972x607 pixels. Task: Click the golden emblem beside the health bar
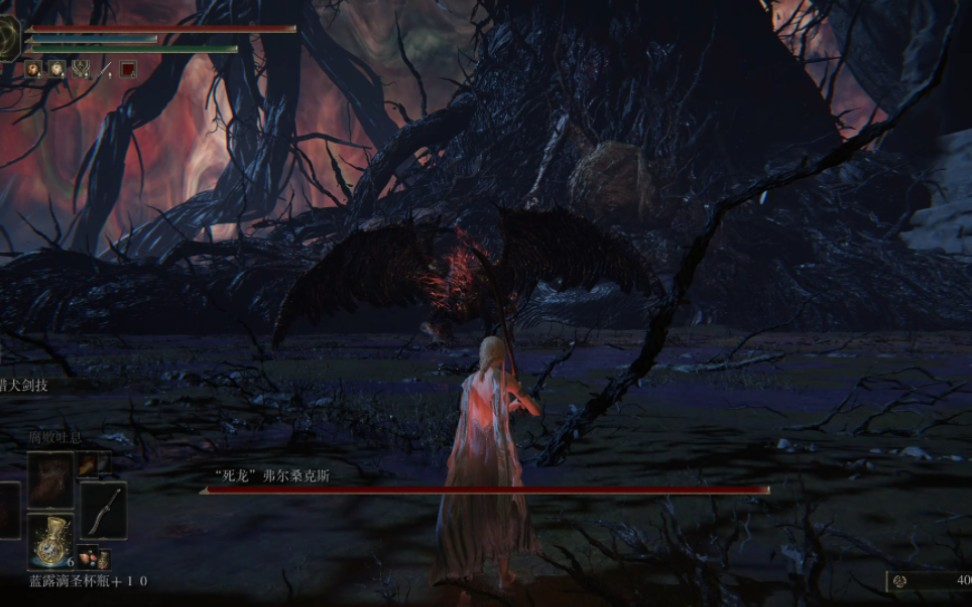point(8,38)
